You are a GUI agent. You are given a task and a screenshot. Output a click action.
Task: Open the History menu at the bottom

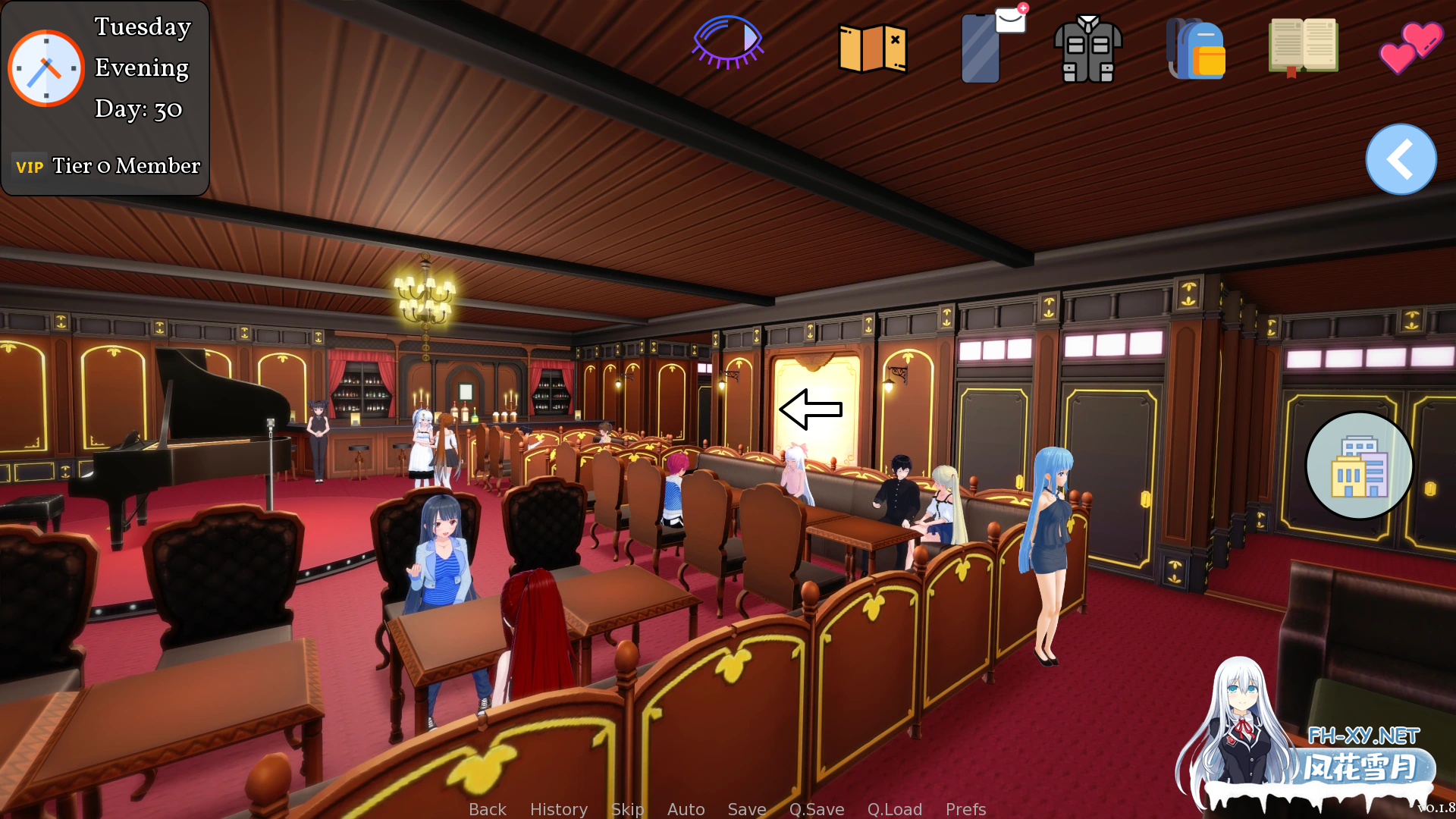click(559, 809)
